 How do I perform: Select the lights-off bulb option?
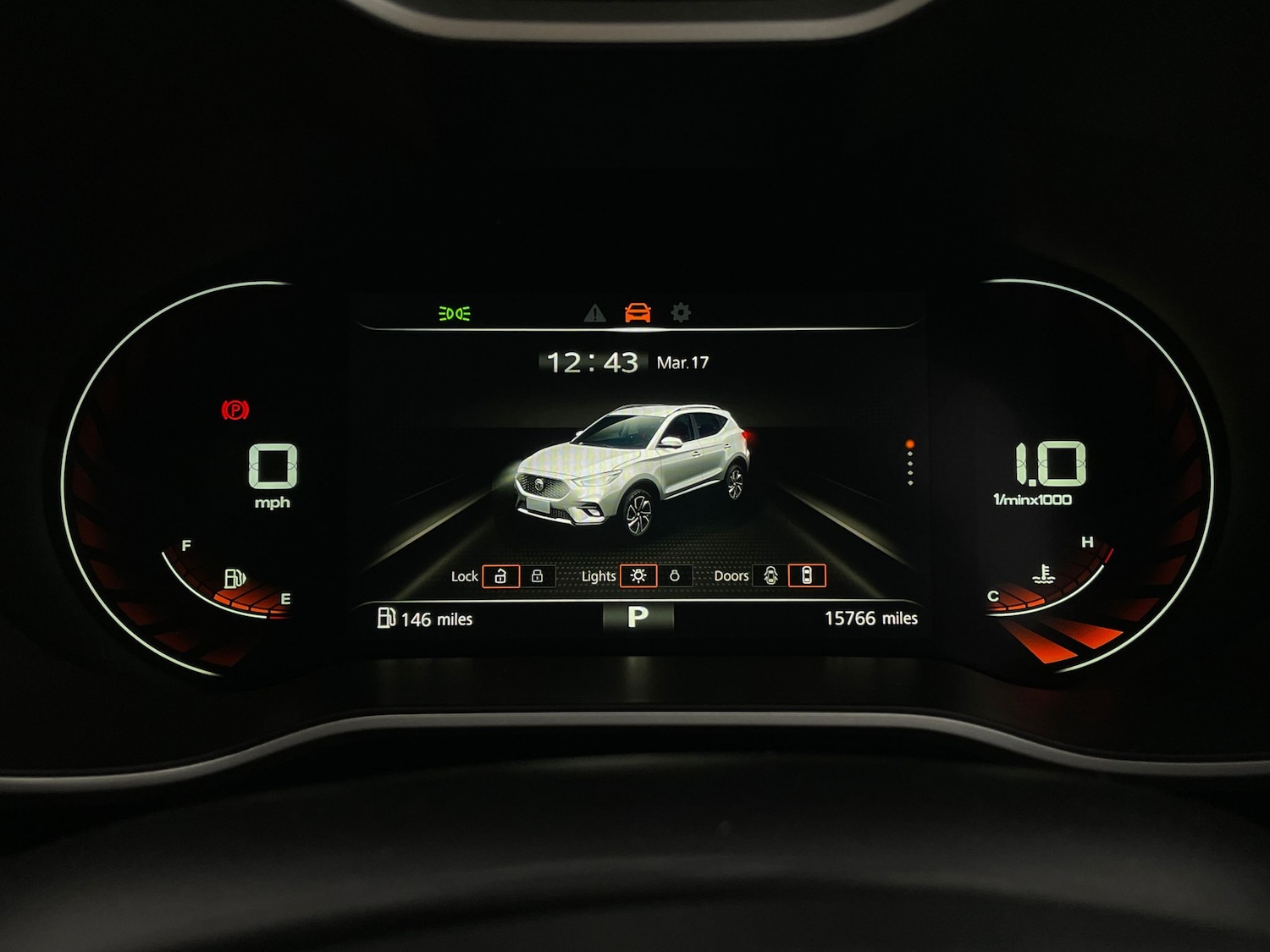point(675,576)
